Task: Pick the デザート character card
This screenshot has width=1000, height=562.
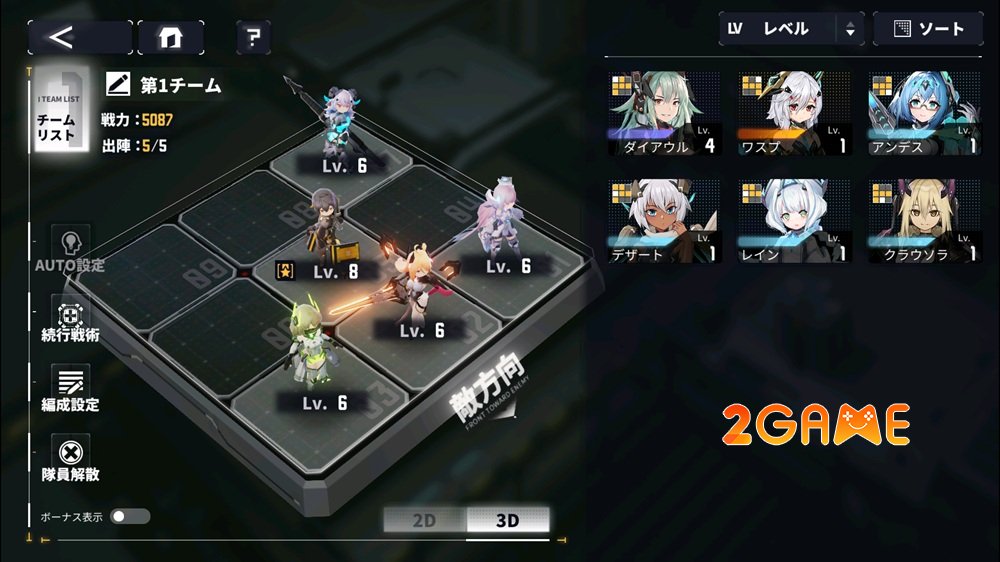Action: point(664,221)
